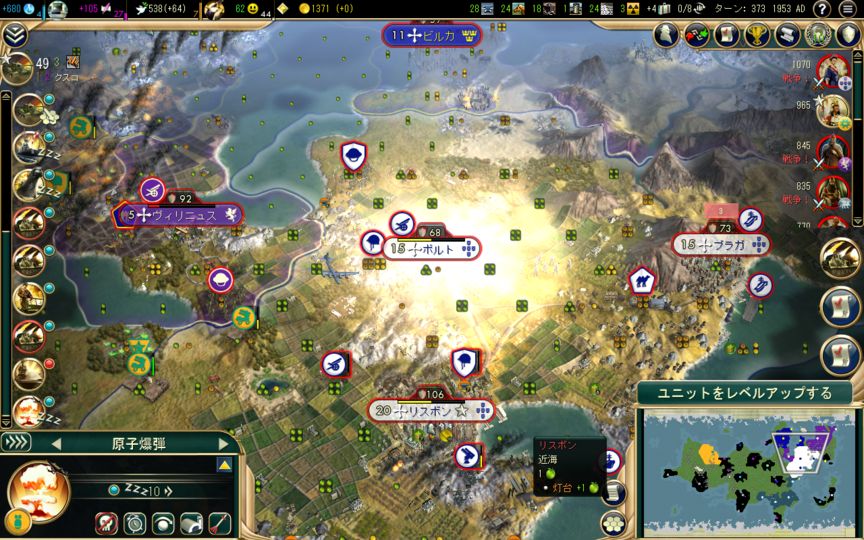
Task: Activate the alert clock unit action
Action: [x=135, y=521]
